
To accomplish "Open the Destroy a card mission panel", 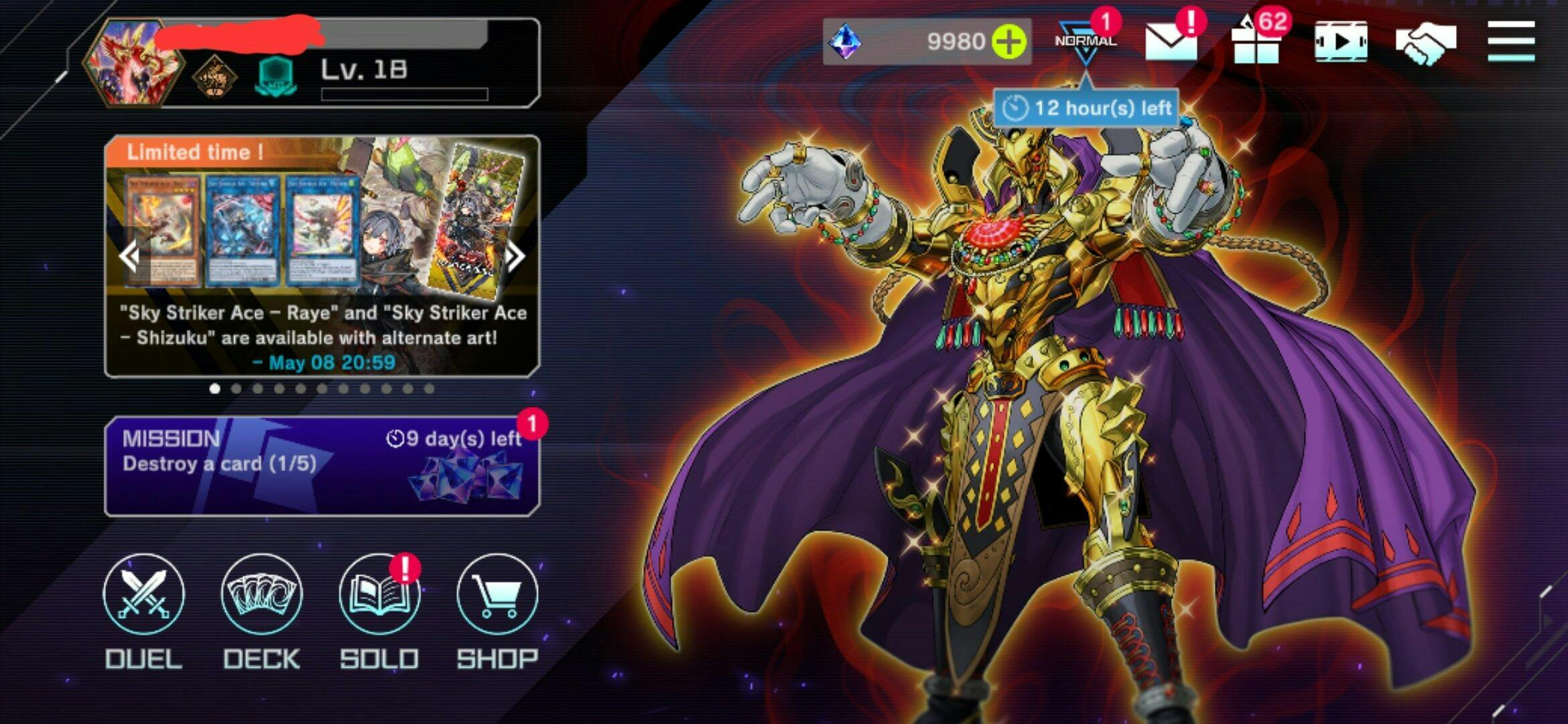I will point(322,467).
